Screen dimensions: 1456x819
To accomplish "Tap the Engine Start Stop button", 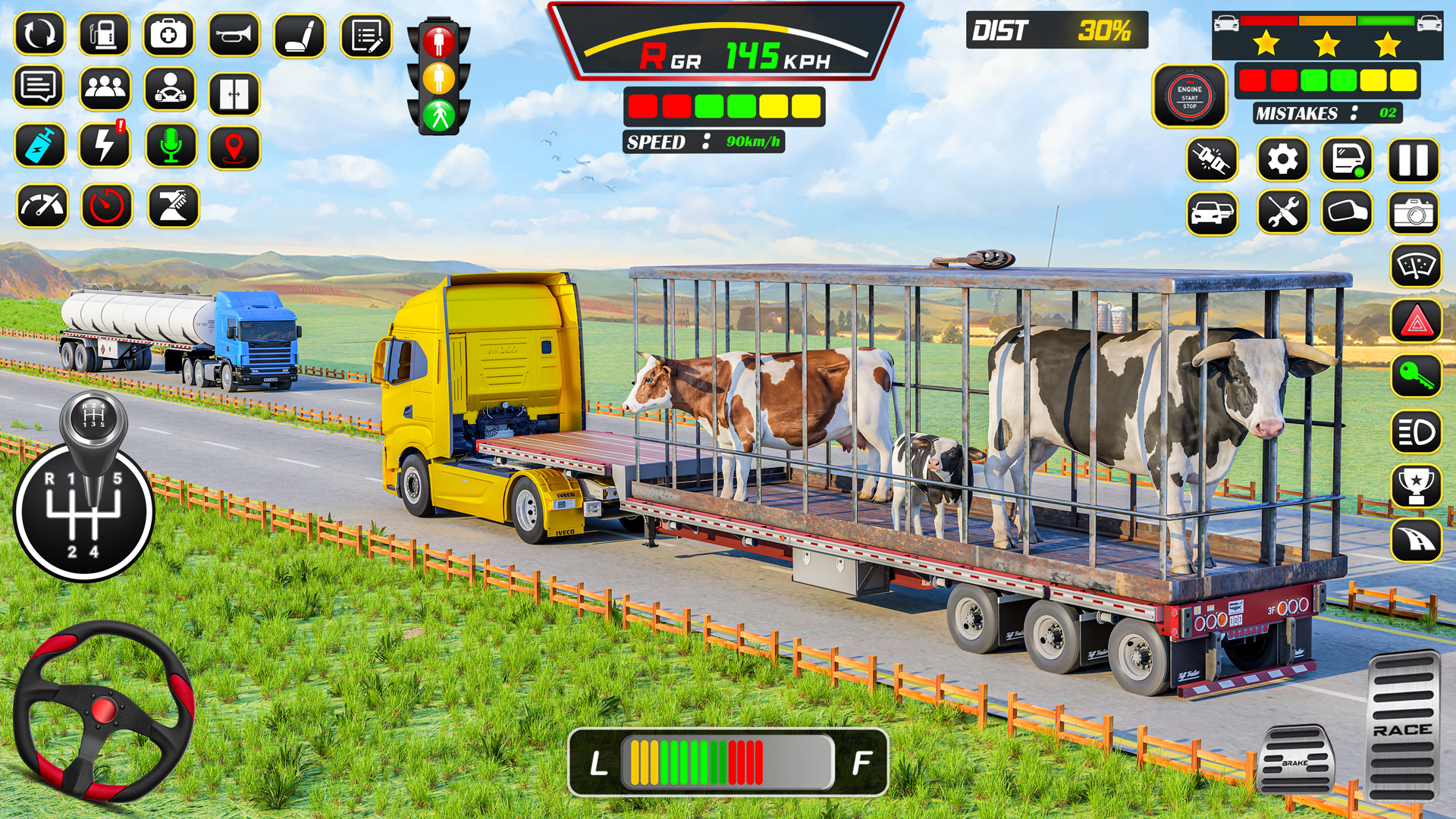I will click(1189, 96).
